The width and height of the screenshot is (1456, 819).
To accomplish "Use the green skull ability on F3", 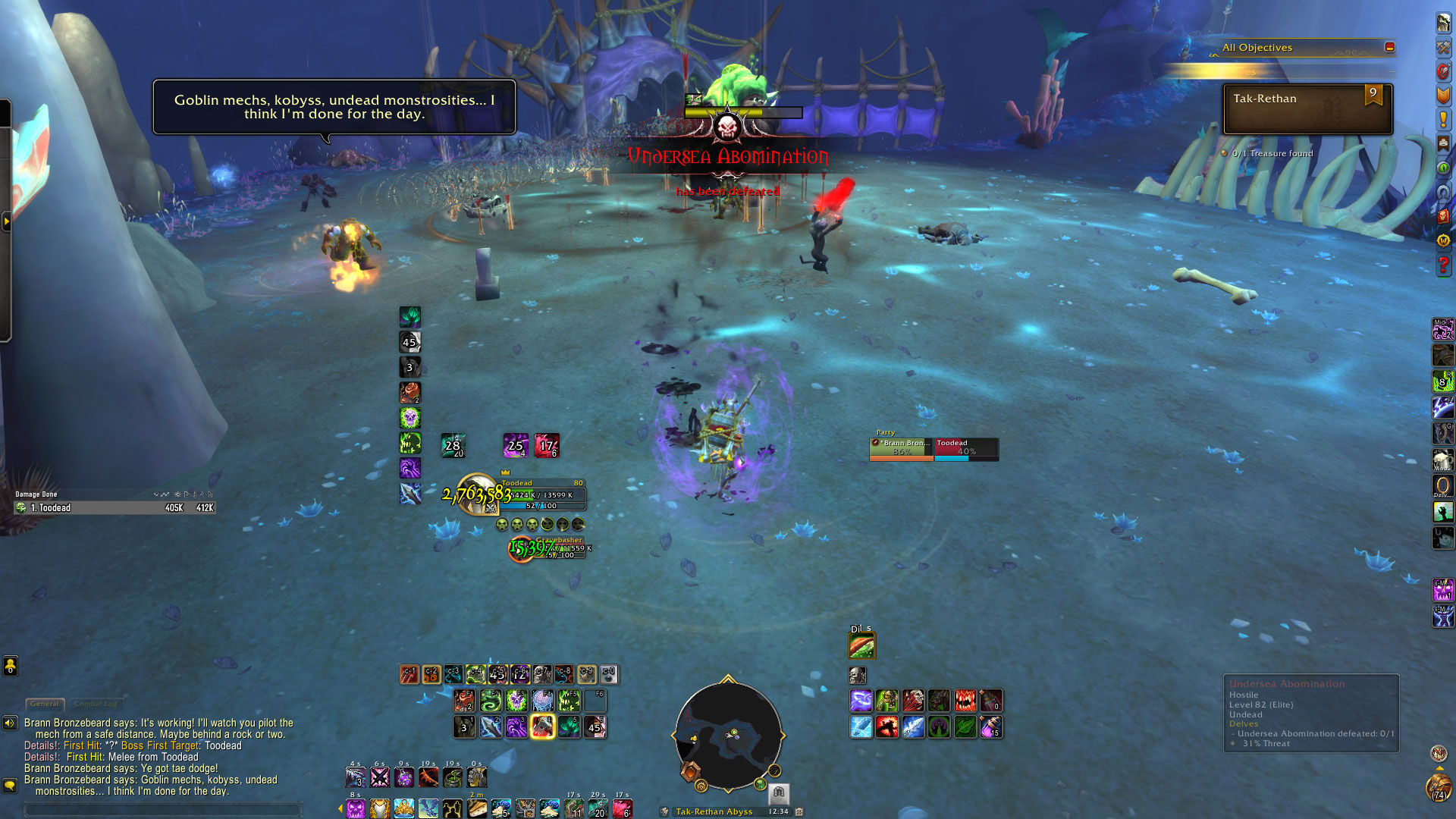I will tap(516, 700).
